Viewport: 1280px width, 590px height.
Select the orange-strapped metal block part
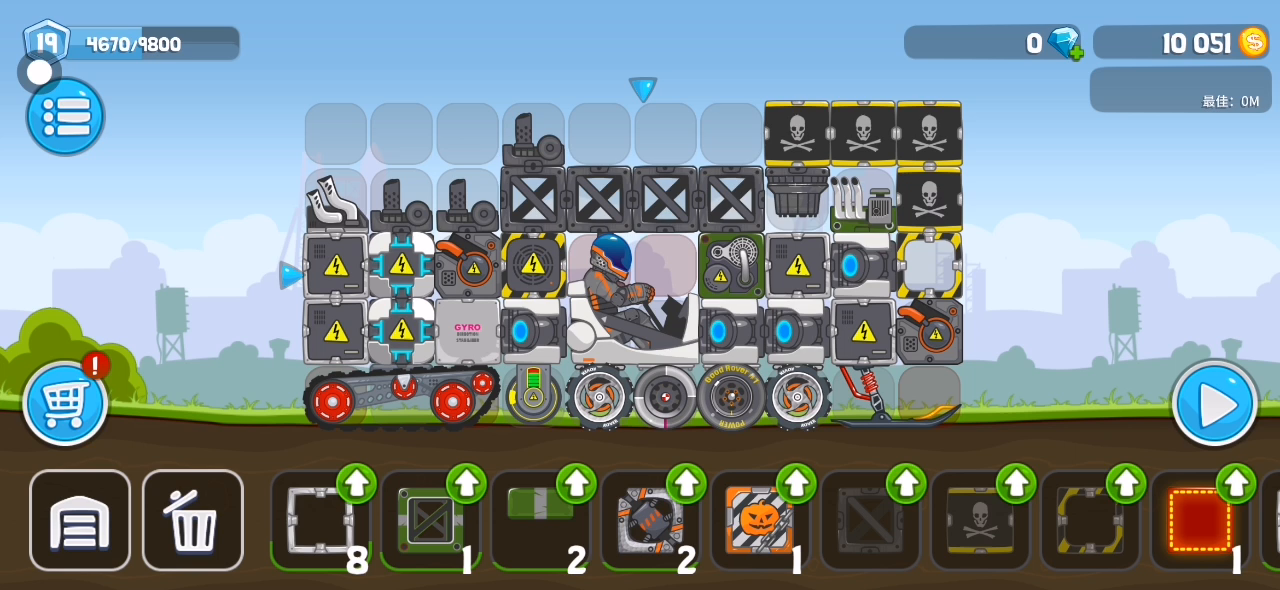tap(649, 521)
